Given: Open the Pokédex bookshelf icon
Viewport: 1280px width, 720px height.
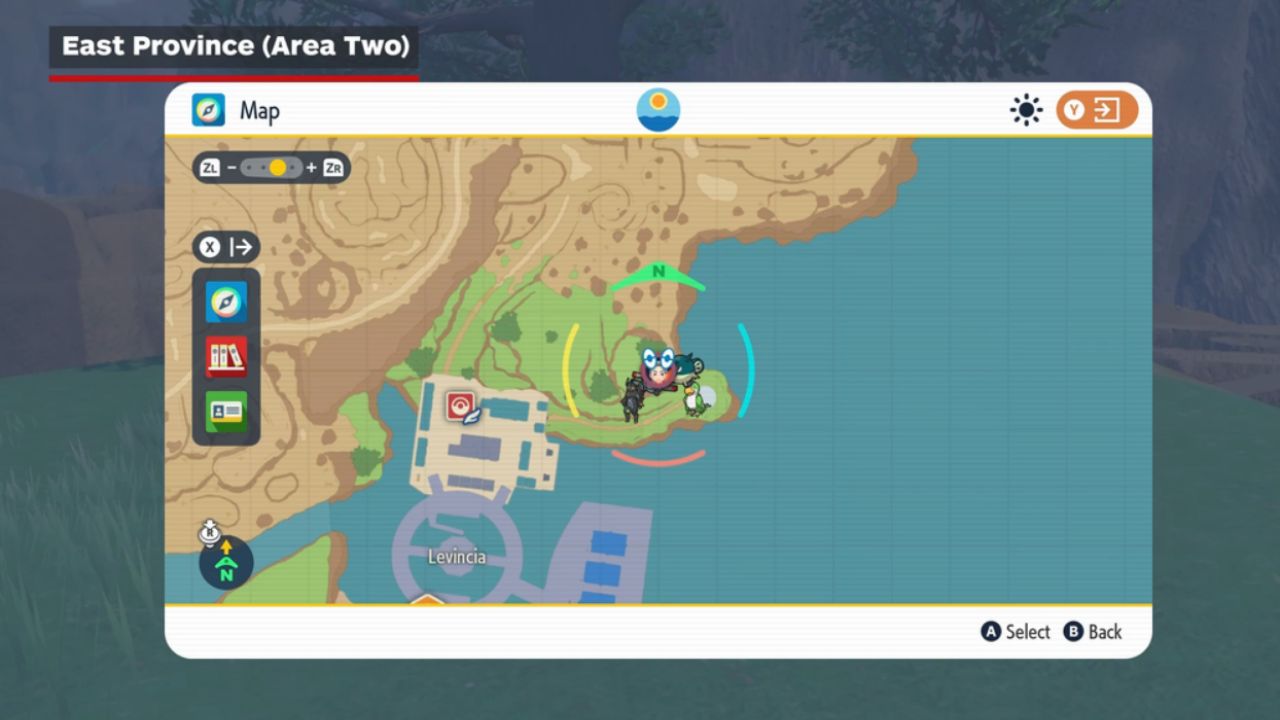Looking at the screenshot, I should (x=226, y=356).
